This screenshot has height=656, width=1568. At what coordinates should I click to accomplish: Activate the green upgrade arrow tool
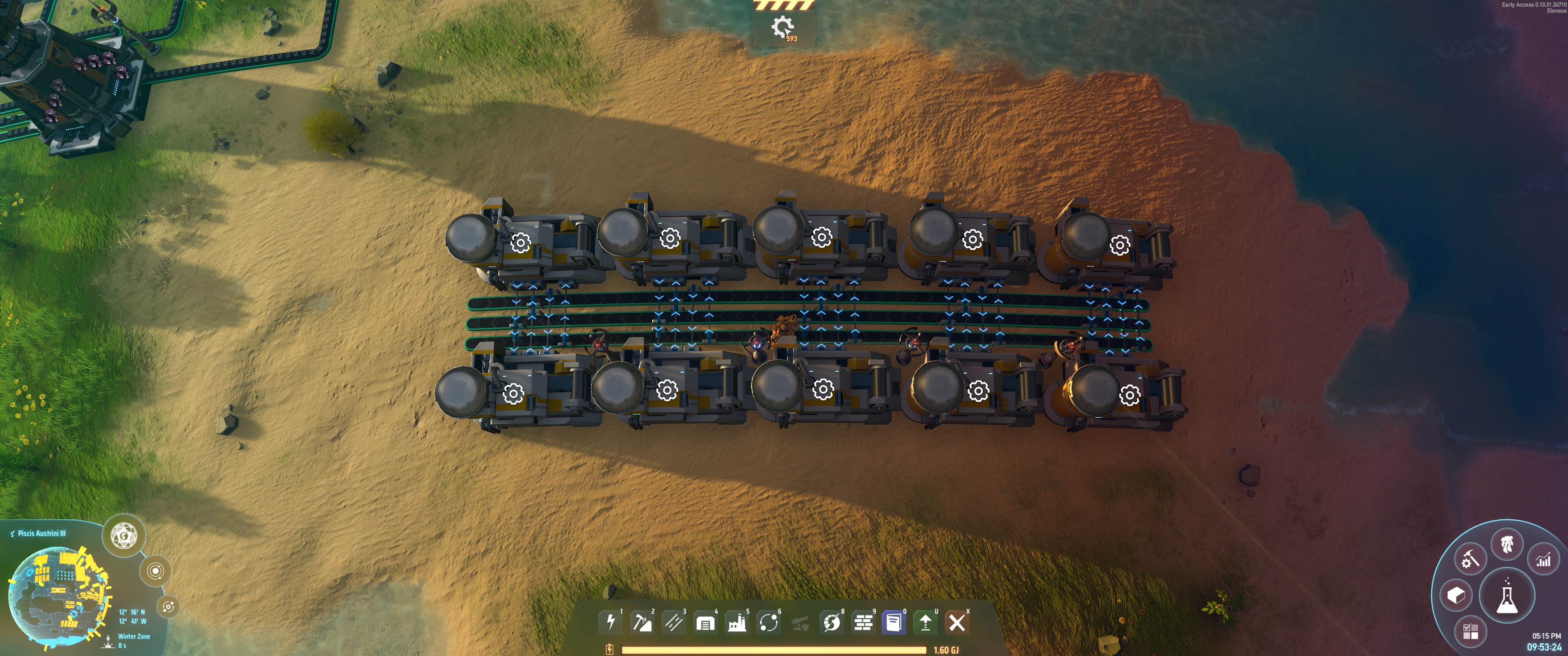[x=925, y=622]
